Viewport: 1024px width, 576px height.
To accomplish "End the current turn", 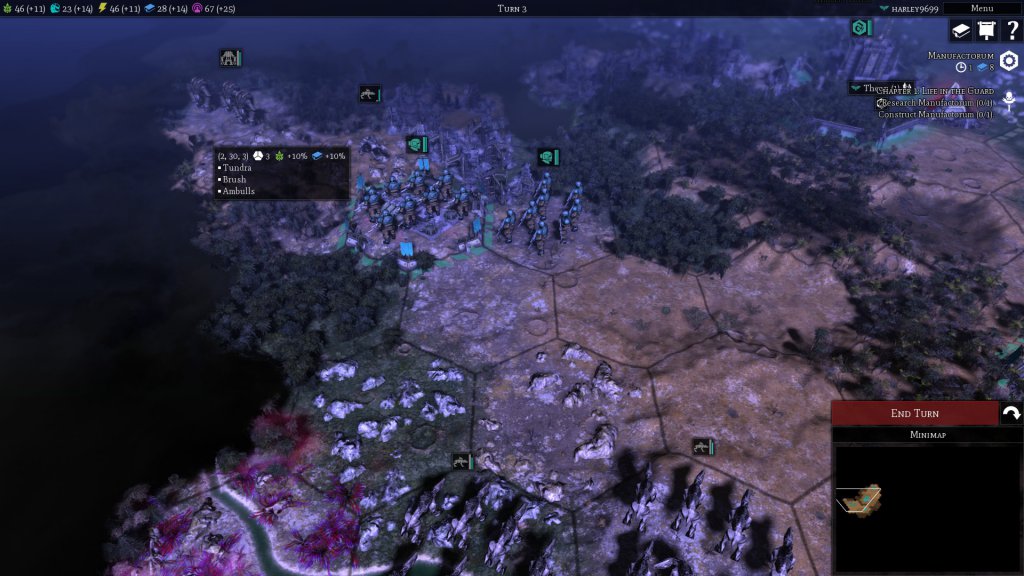I will click(x=914, y=413).
